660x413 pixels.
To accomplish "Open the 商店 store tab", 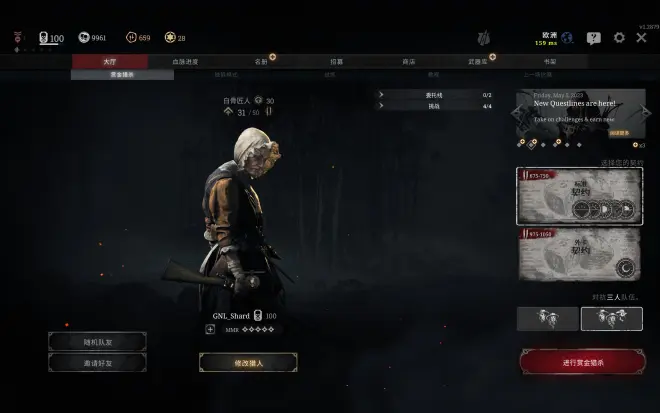I will (408, 61).
